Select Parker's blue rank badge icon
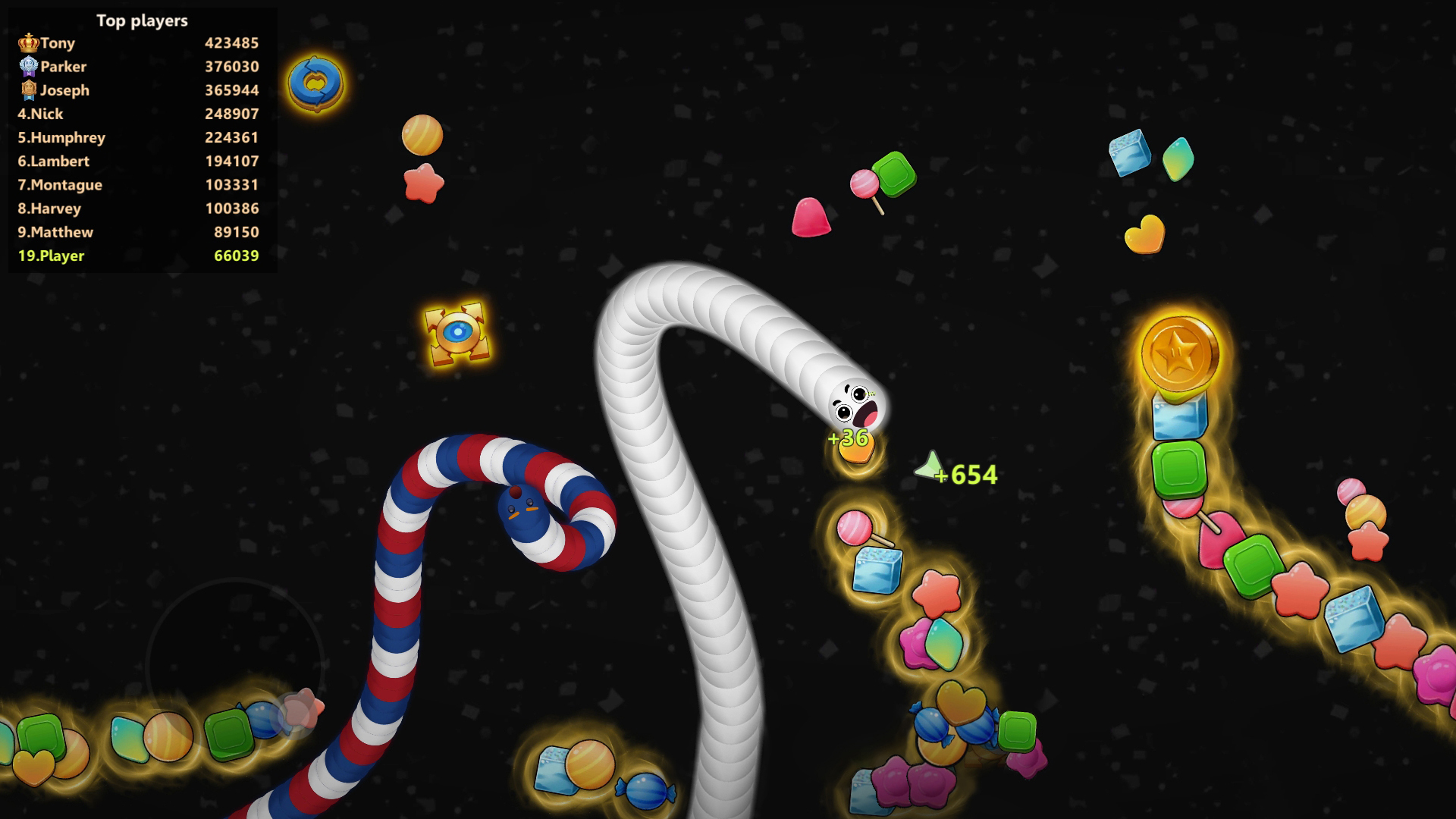 coord(28,67)
